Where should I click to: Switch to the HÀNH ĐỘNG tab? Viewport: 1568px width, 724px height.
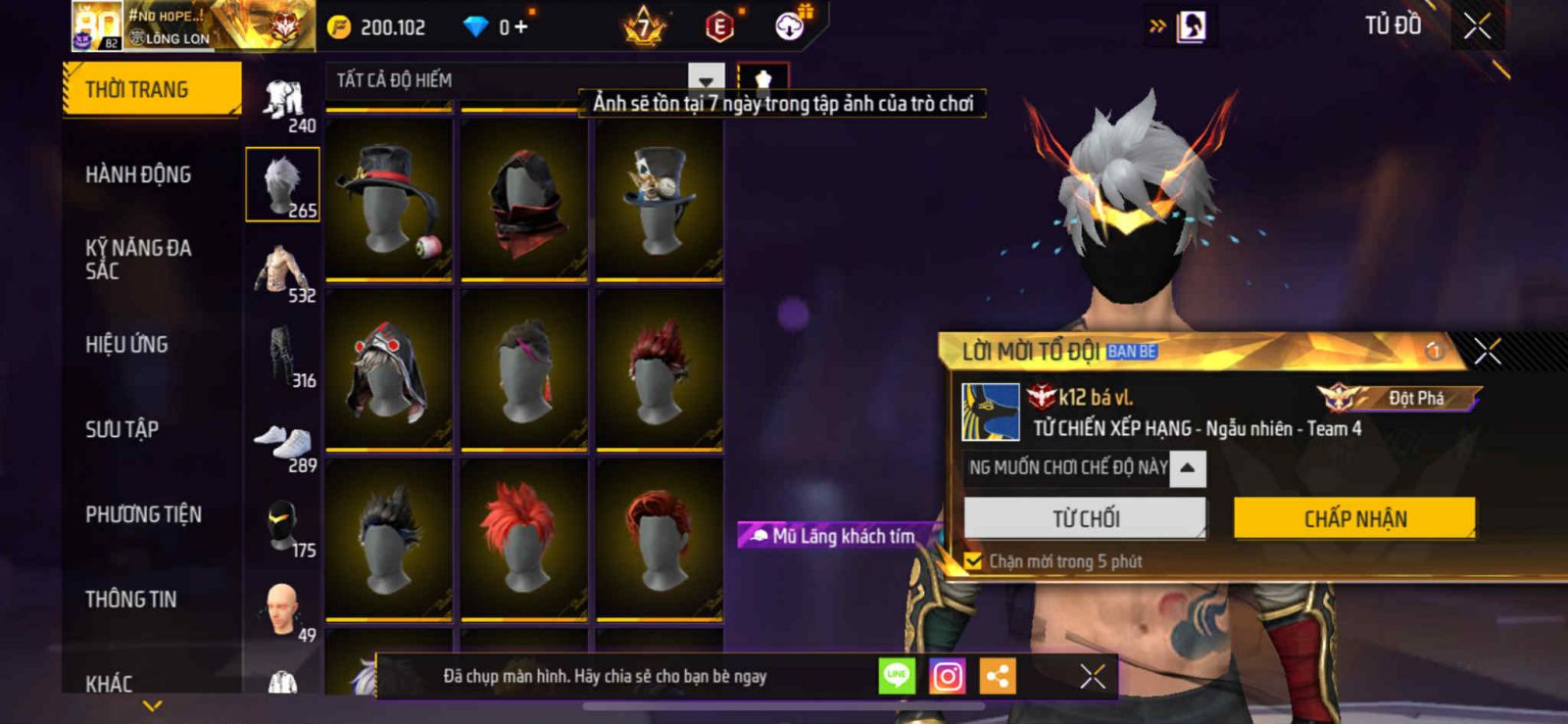click(x=138, y=174)
